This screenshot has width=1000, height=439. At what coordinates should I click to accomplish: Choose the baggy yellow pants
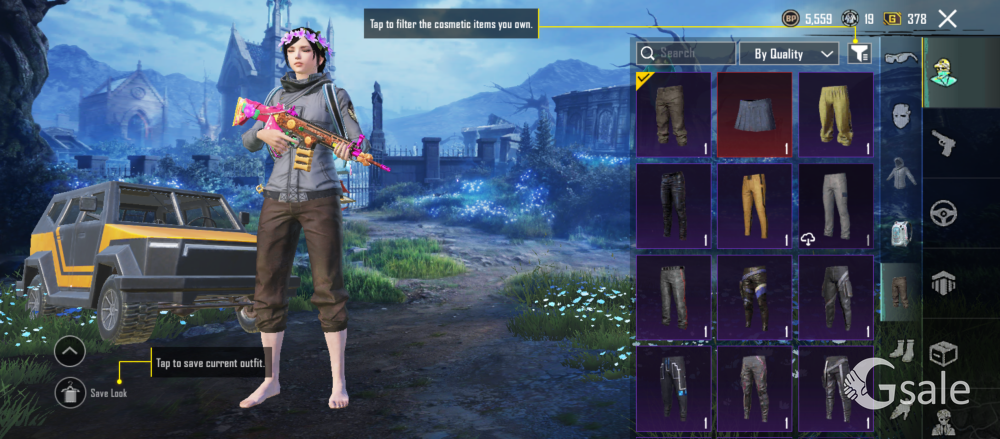point(835,114)
